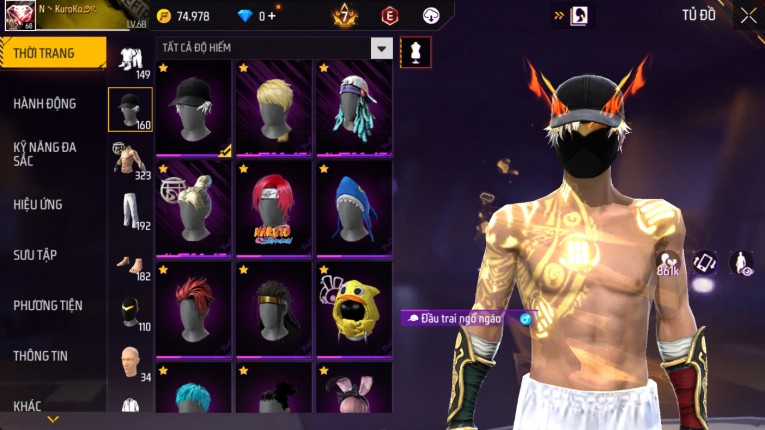Viewport: 765px width, 430px height.
Task: Open the Tất Cả Độ Hiếm rarity dropdown
Action: coord(381,48)
